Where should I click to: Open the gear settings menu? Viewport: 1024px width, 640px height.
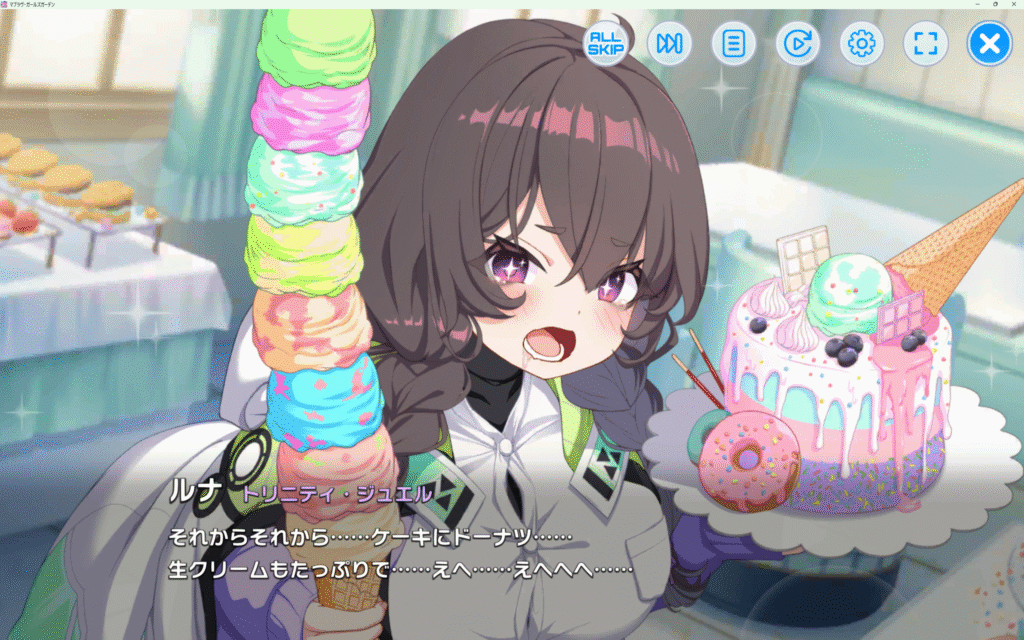861,44
